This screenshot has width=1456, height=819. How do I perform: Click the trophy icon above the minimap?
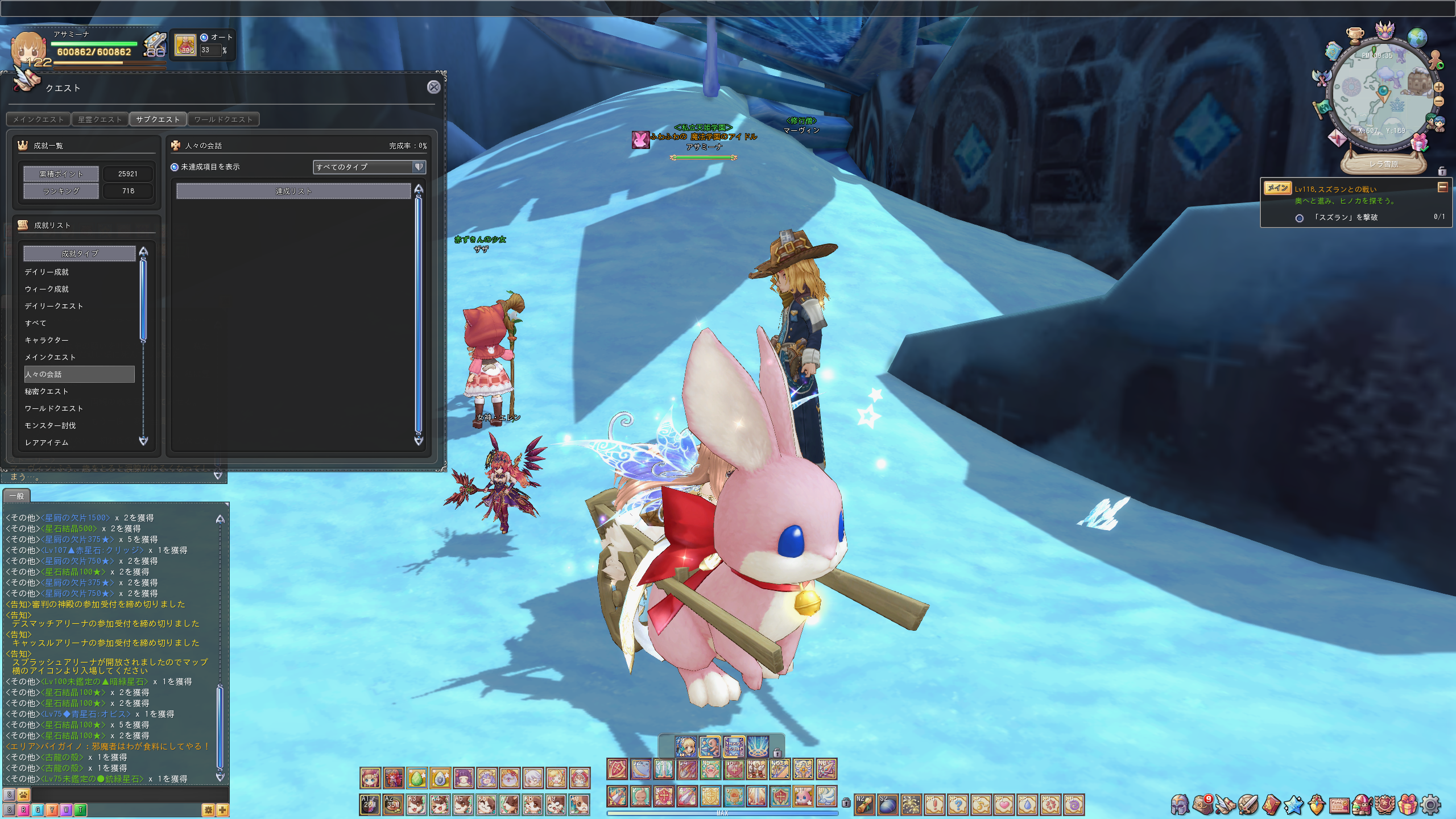1355,35
